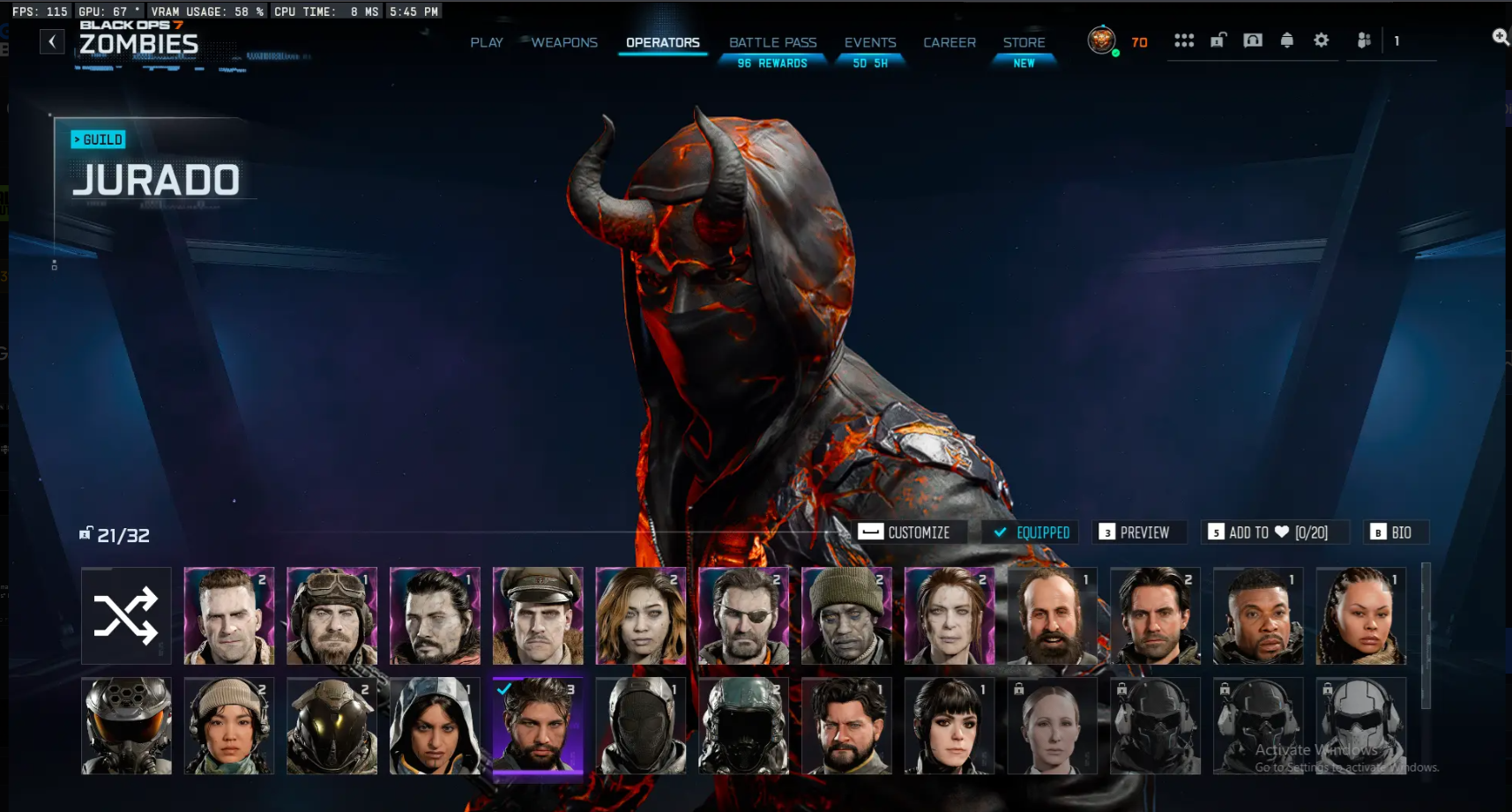Open the apps grid icon
The image size is (1512, 812).
[1183, 40]
